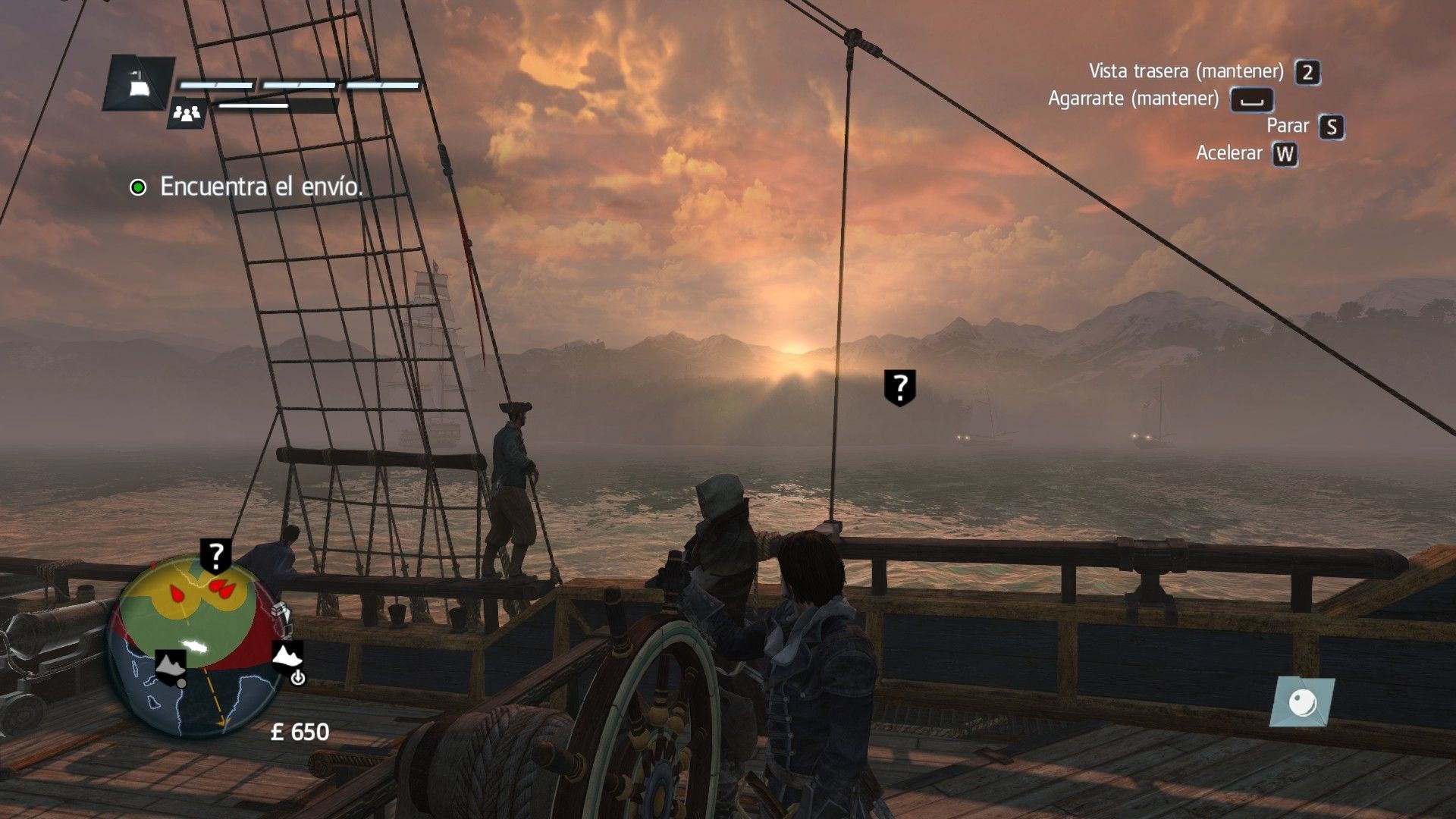Image resolution: width=1456 pixels, height=819 pixels.
Task: Click the crew members icon
Action: pyautogui.click(x=187, y=114)
